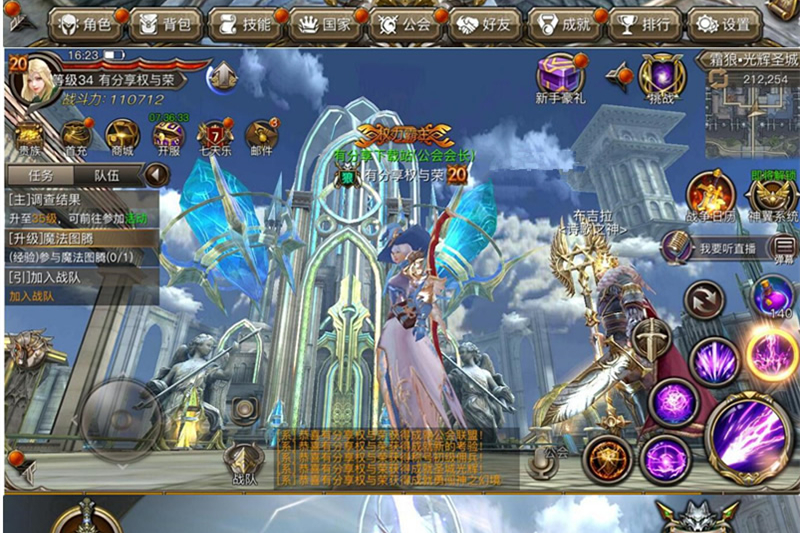Open the 技能 skills menu
Image resolution: width=800 pixels, height=533 pixels.
click(243, 24)
